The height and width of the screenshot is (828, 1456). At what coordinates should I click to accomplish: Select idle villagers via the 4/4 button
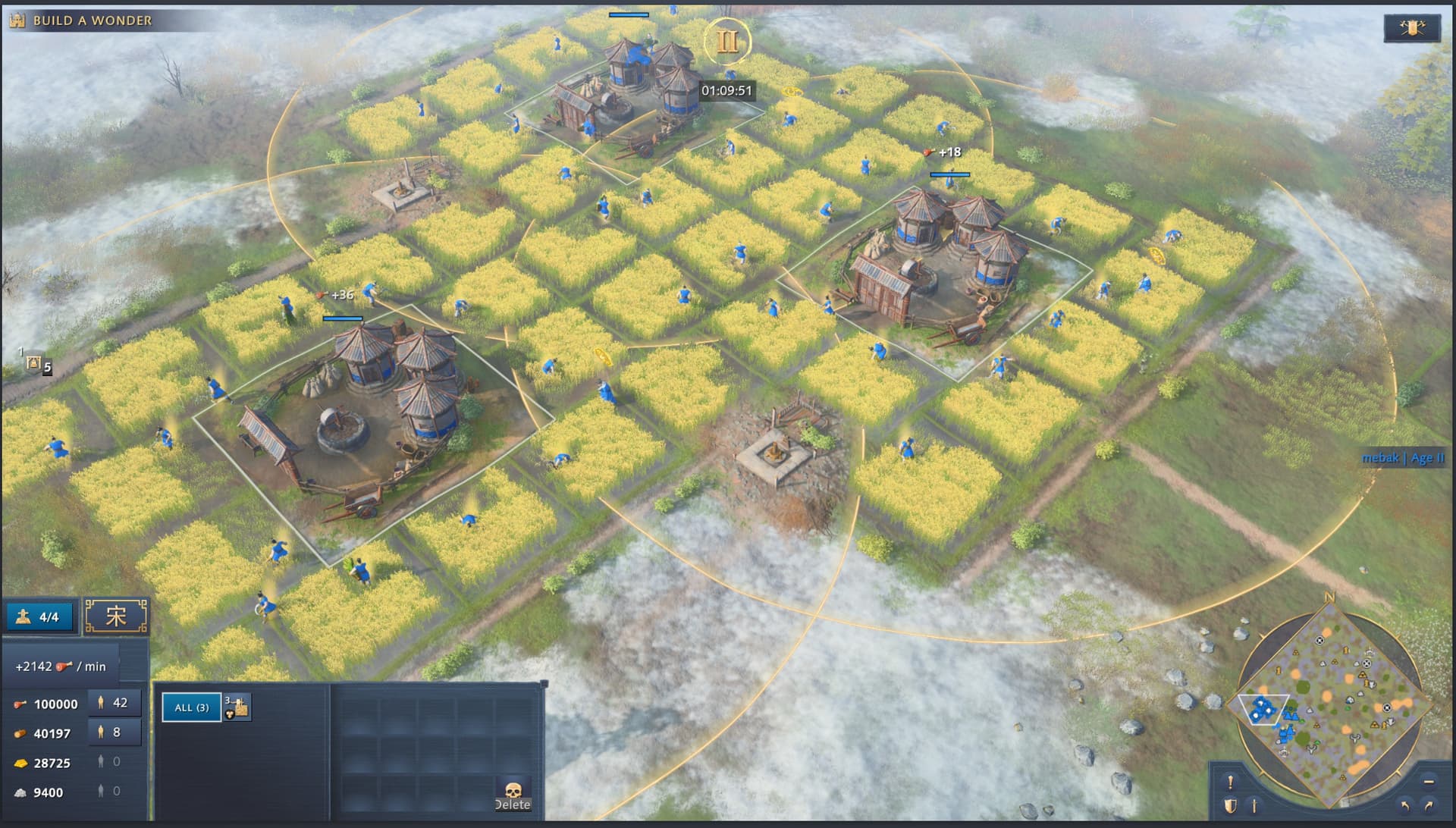[39, 616]
